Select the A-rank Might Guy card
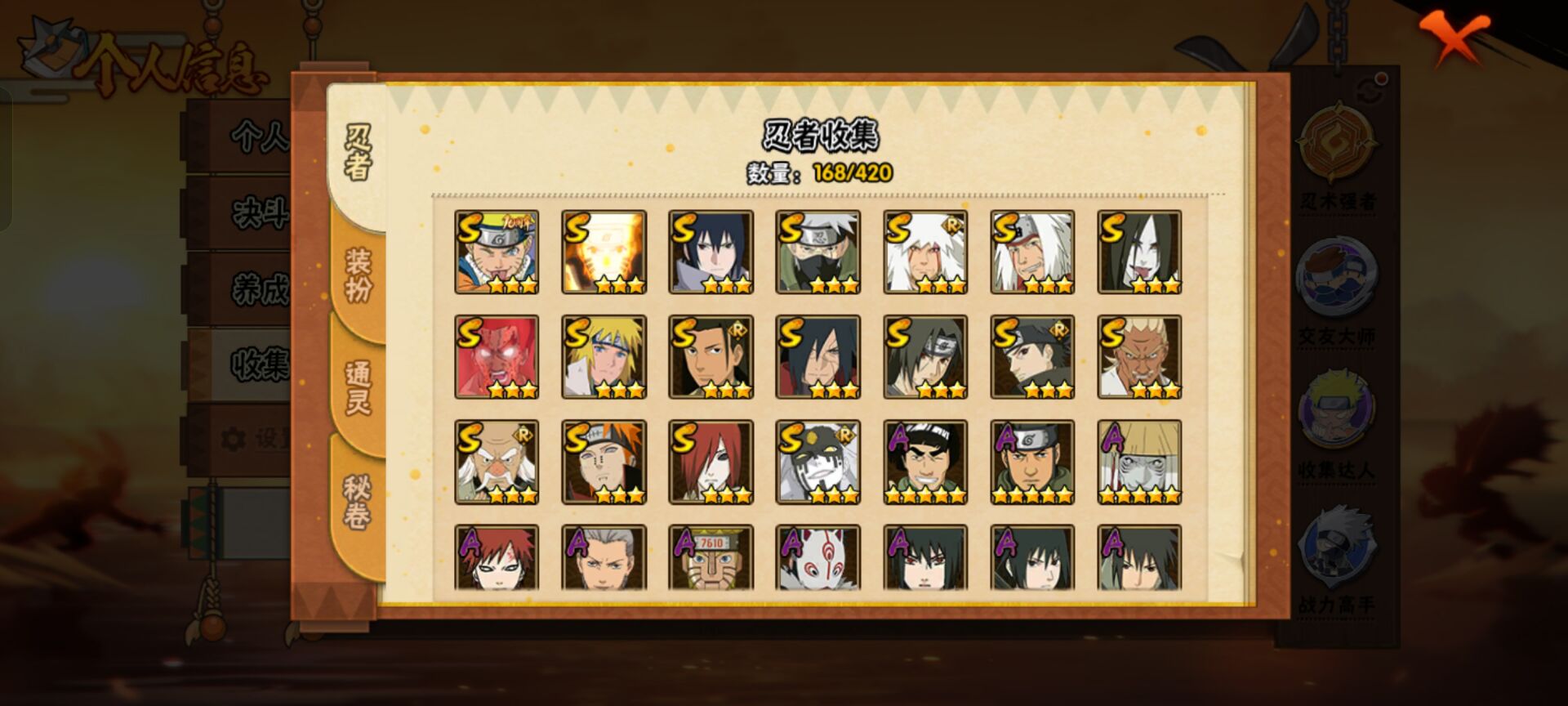The height and width of the screenshot is (706, 1568). click(x=925, y=462)
